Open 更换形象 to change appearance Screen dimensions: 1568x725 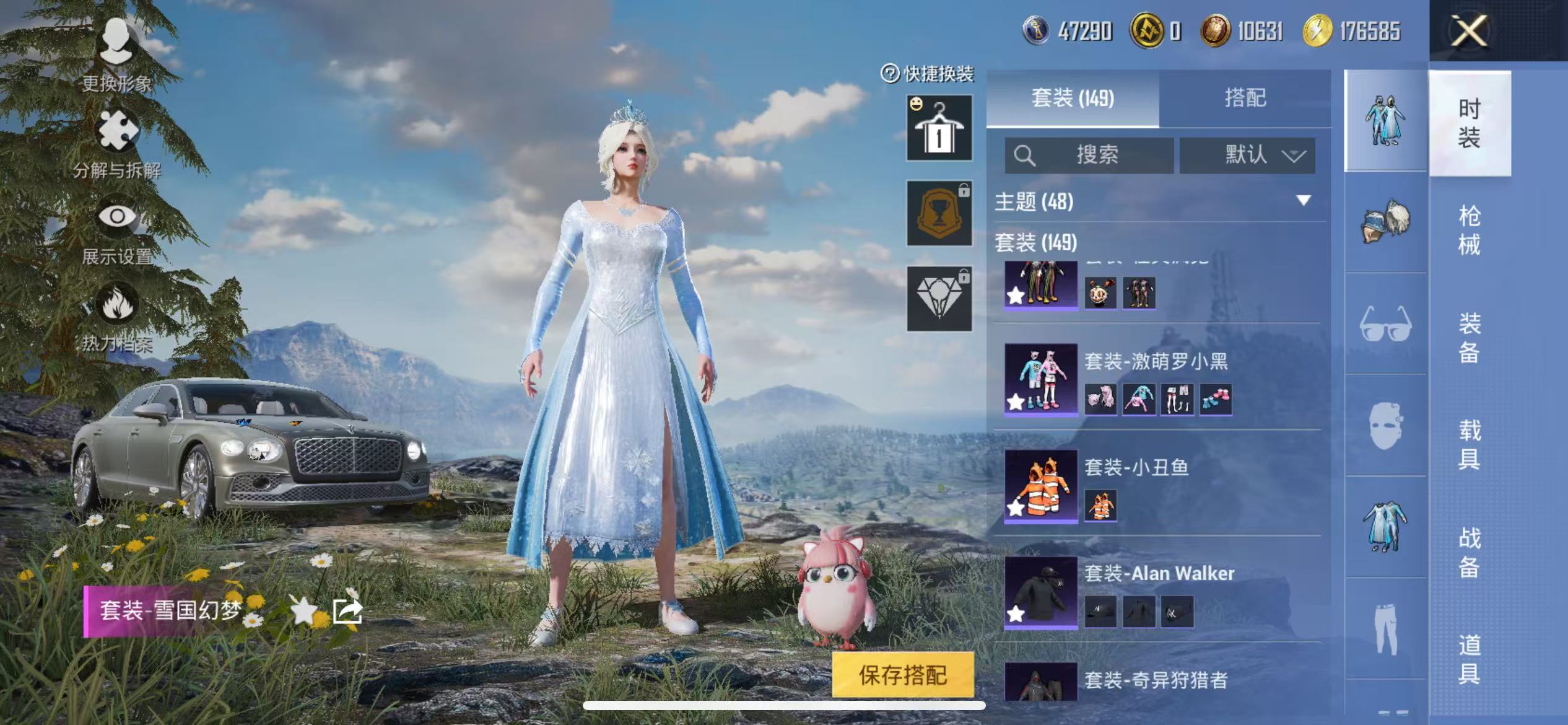click(116, 54)
